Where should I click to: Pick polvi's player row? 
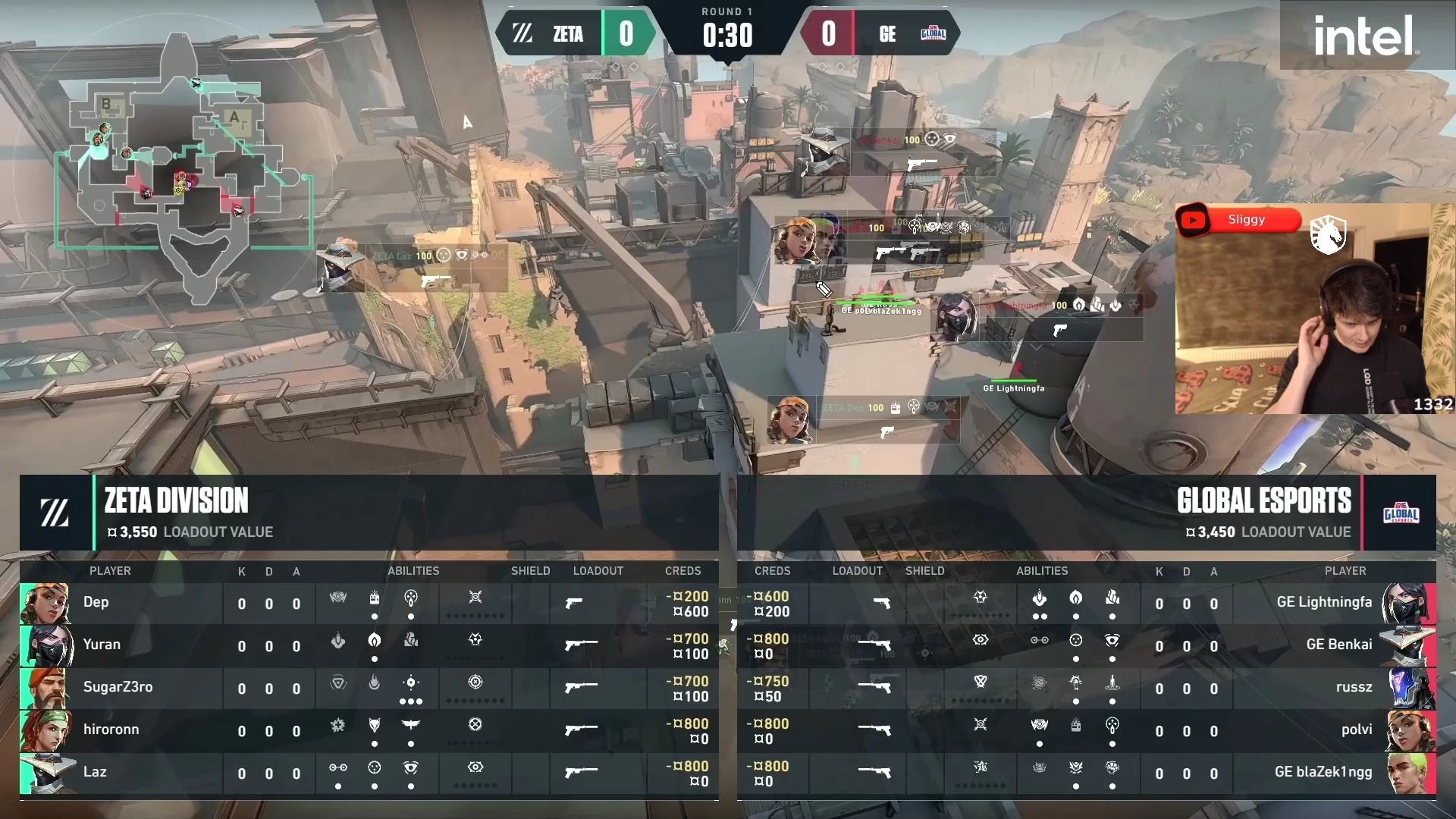point(1086,731)
